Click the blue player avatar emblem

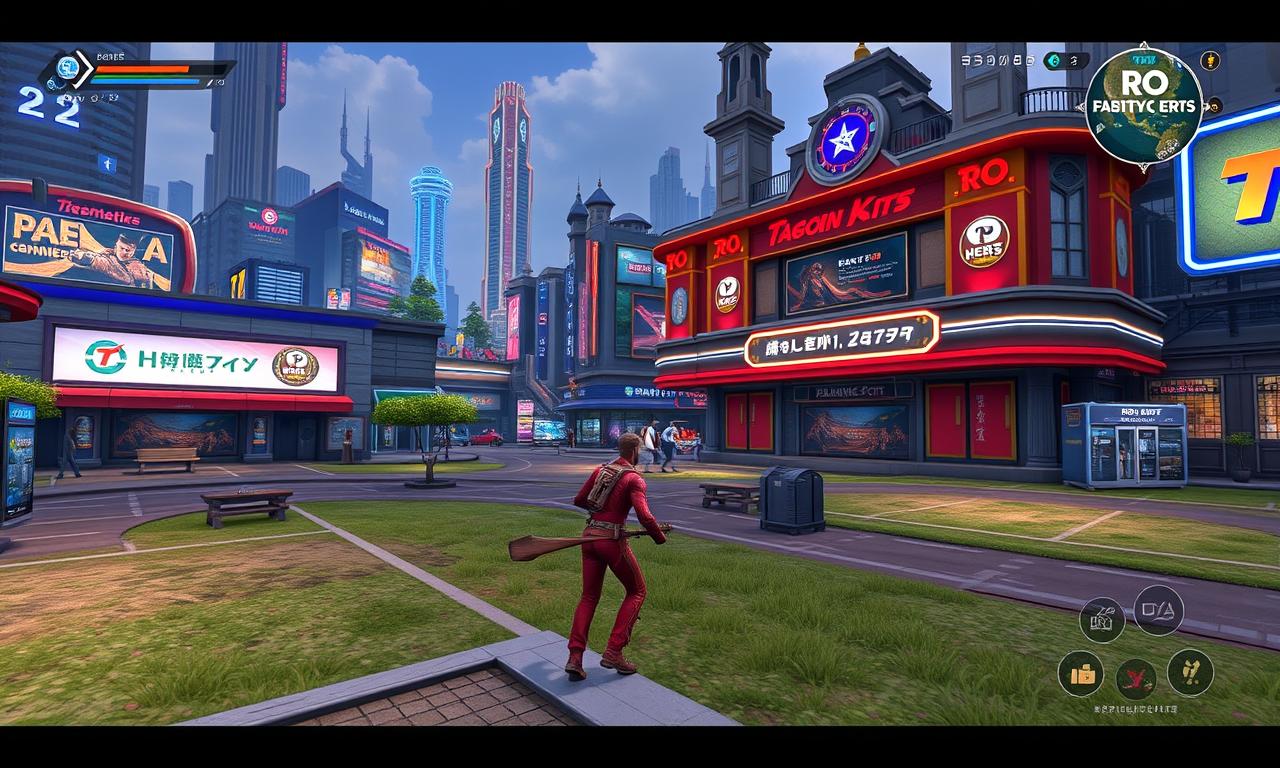(67, 68)
